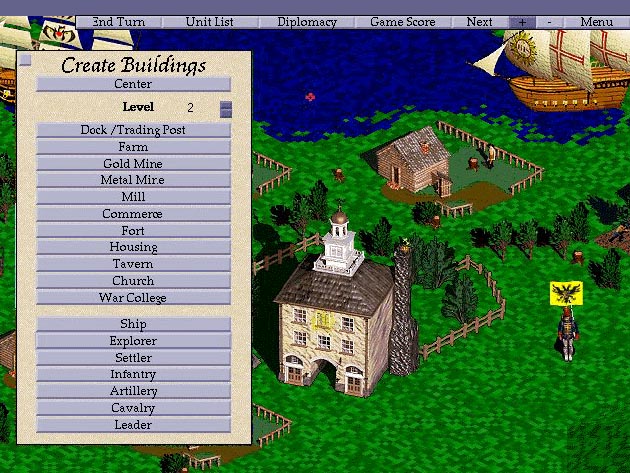
Task: Build a Farm
Action: click(134, 147)
